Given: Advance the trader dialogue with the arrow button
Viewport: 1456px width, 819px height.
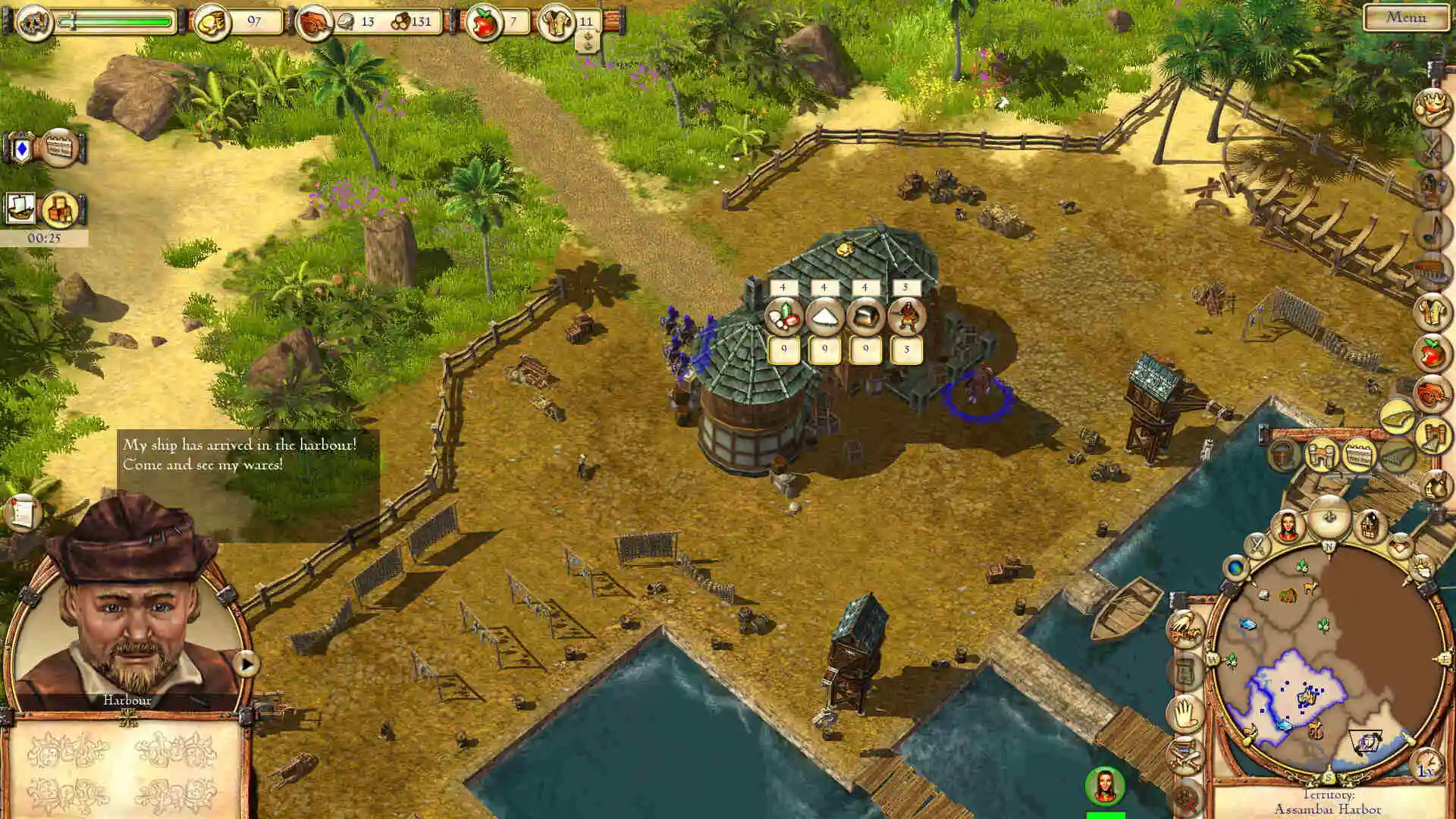Looking at the screenshot, I should click(246, 664).
